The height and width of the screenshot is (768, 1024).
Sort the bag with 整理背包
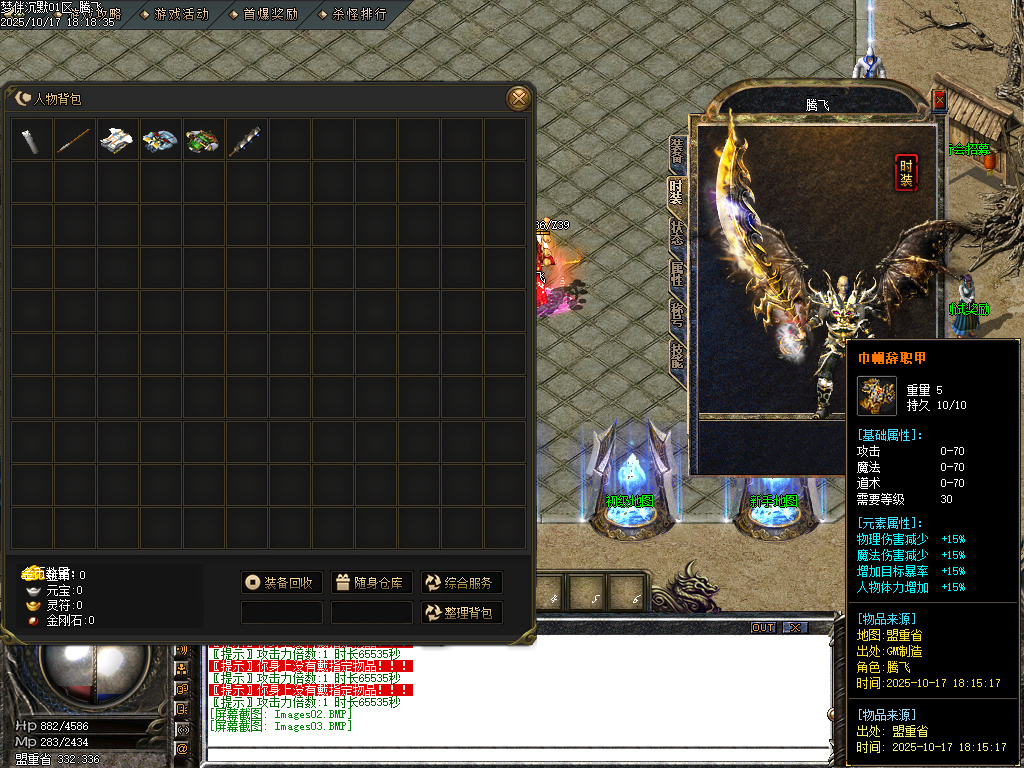click(x=461, y=612)
